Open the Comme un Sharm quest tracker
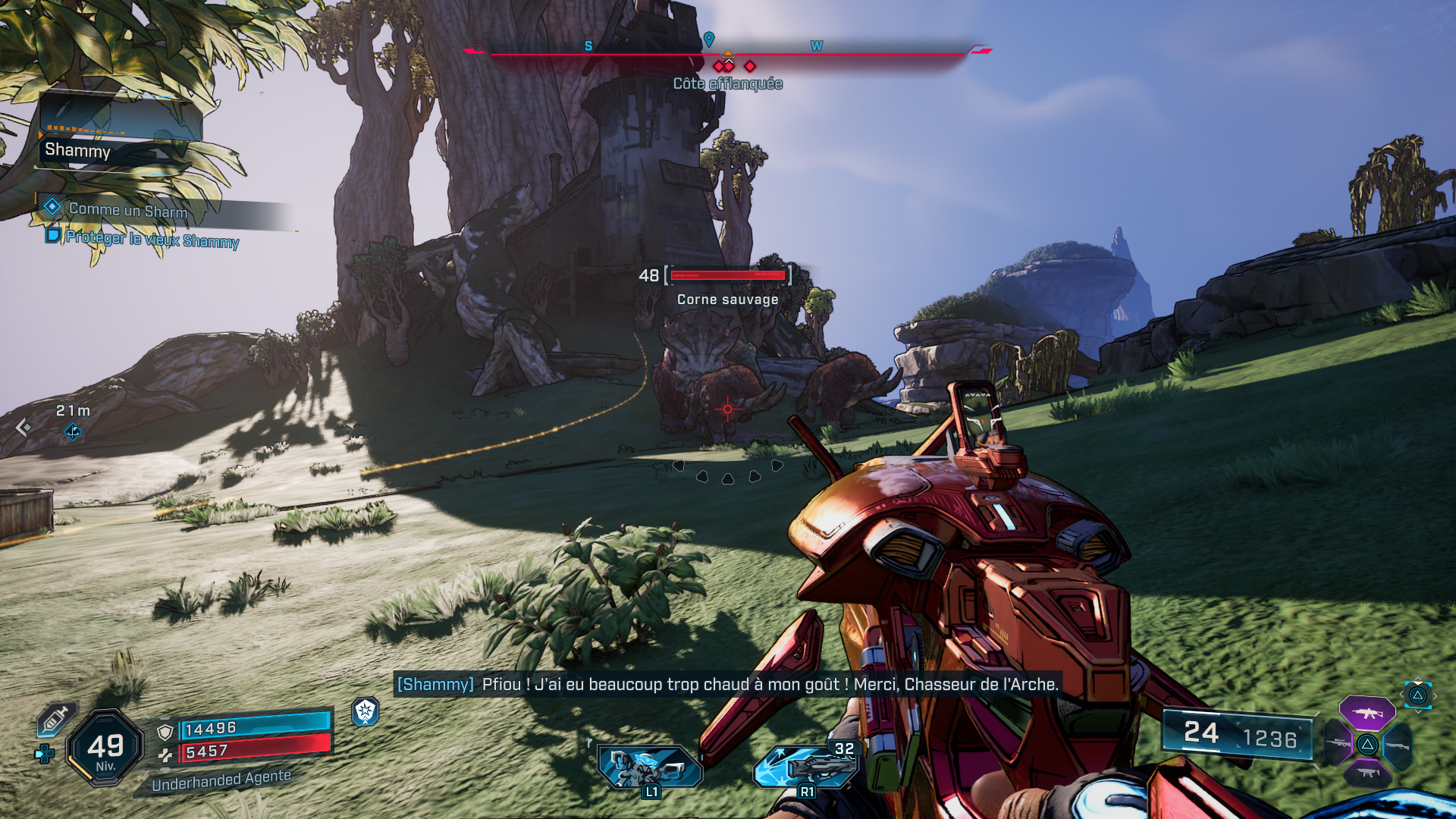This screenshot has height=819, width=1456. click(127, 210)
